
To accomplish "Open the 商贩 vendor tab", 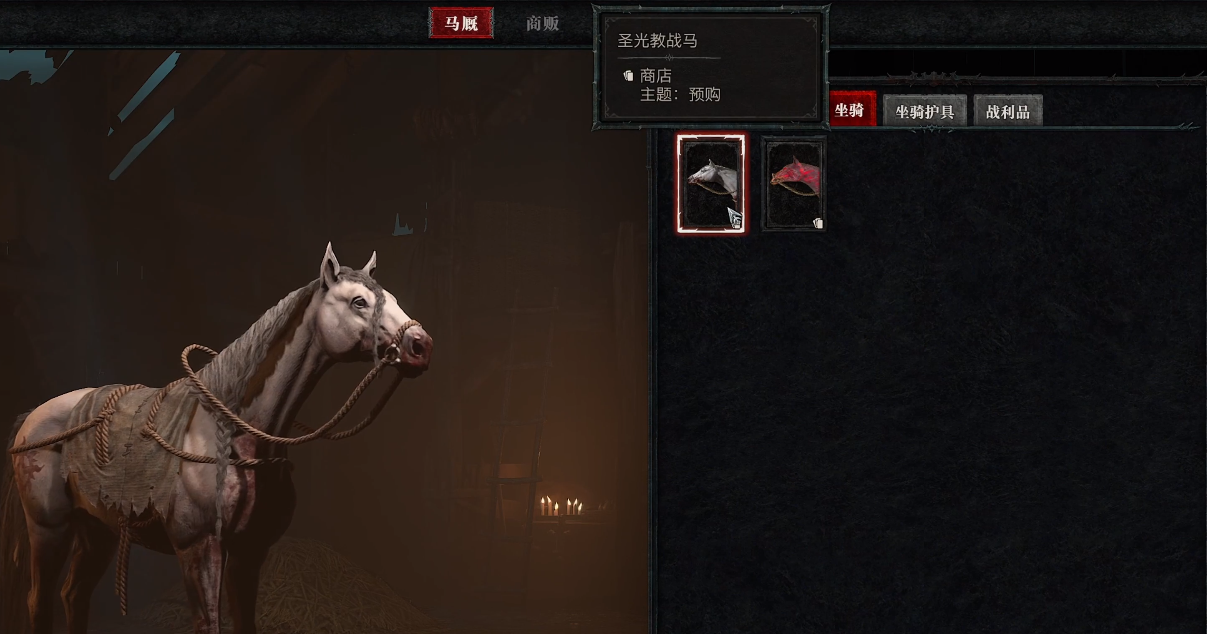I will tap(542, 23).
